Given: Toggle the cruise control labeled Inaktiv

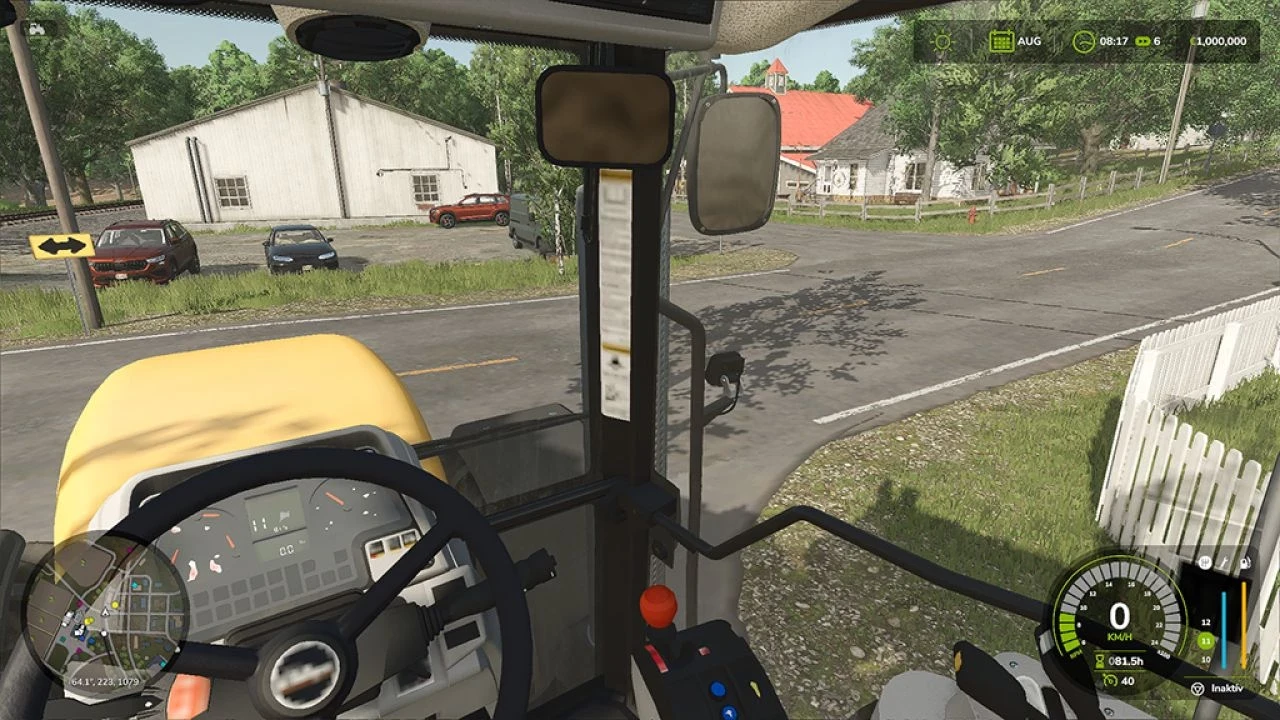Looking at the screenshot, I should (x=1228, y=689).
